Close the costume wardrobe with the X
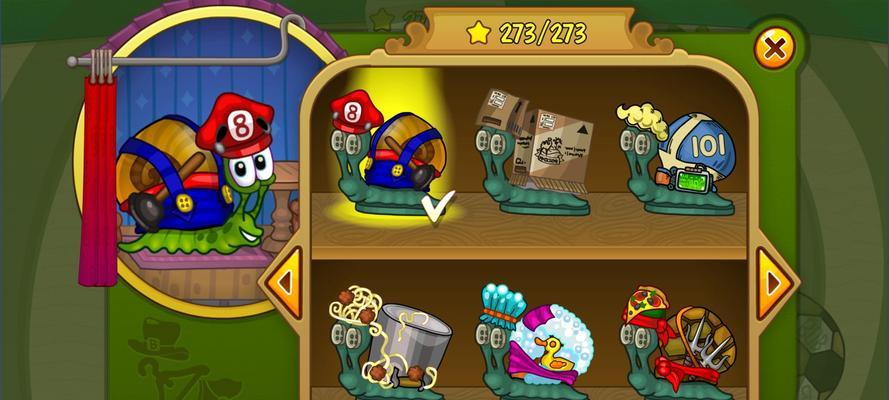889x400 pixels. pos(773,47)
